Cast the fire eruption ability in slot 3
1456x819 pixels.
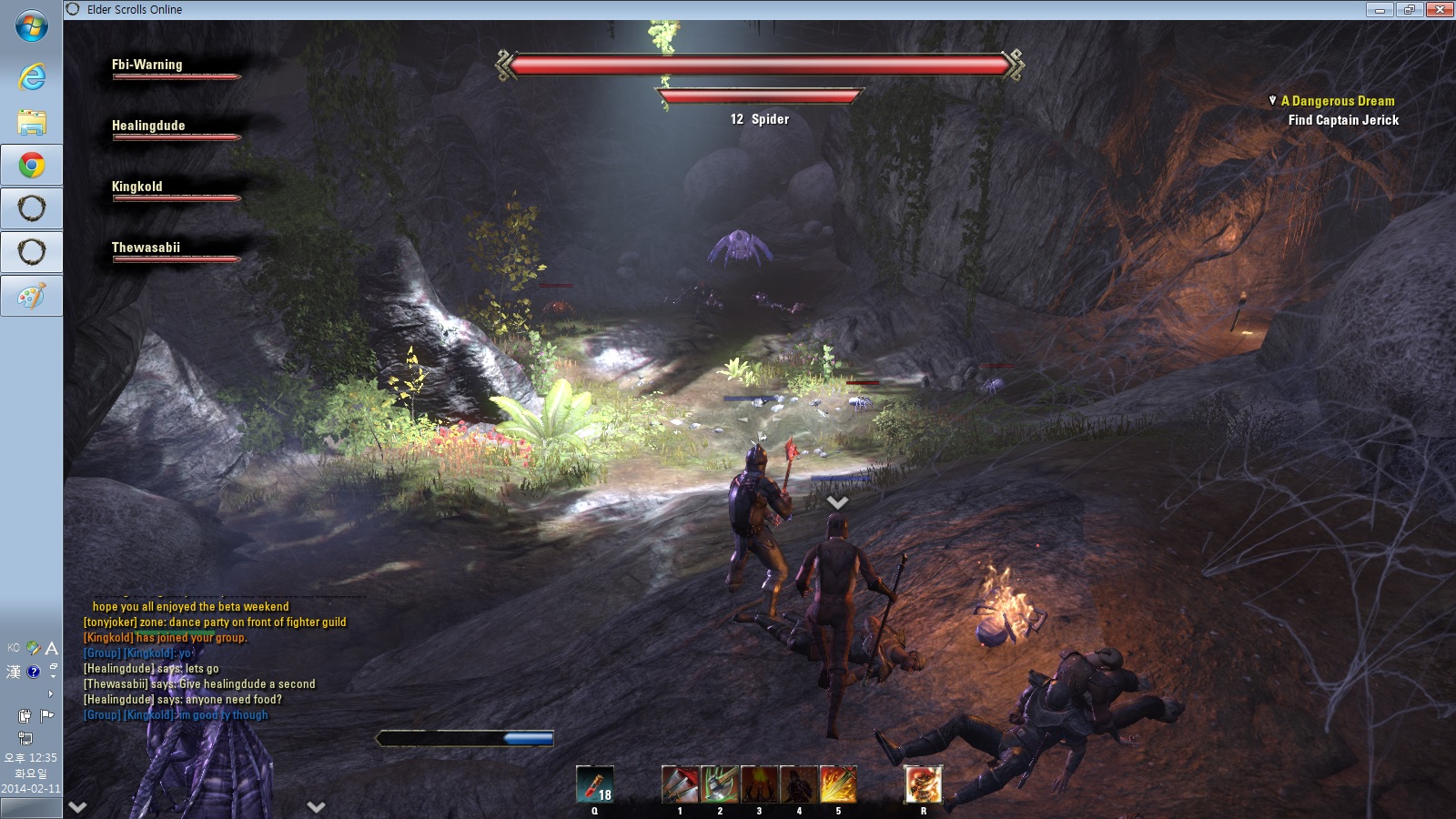(759, 784)
